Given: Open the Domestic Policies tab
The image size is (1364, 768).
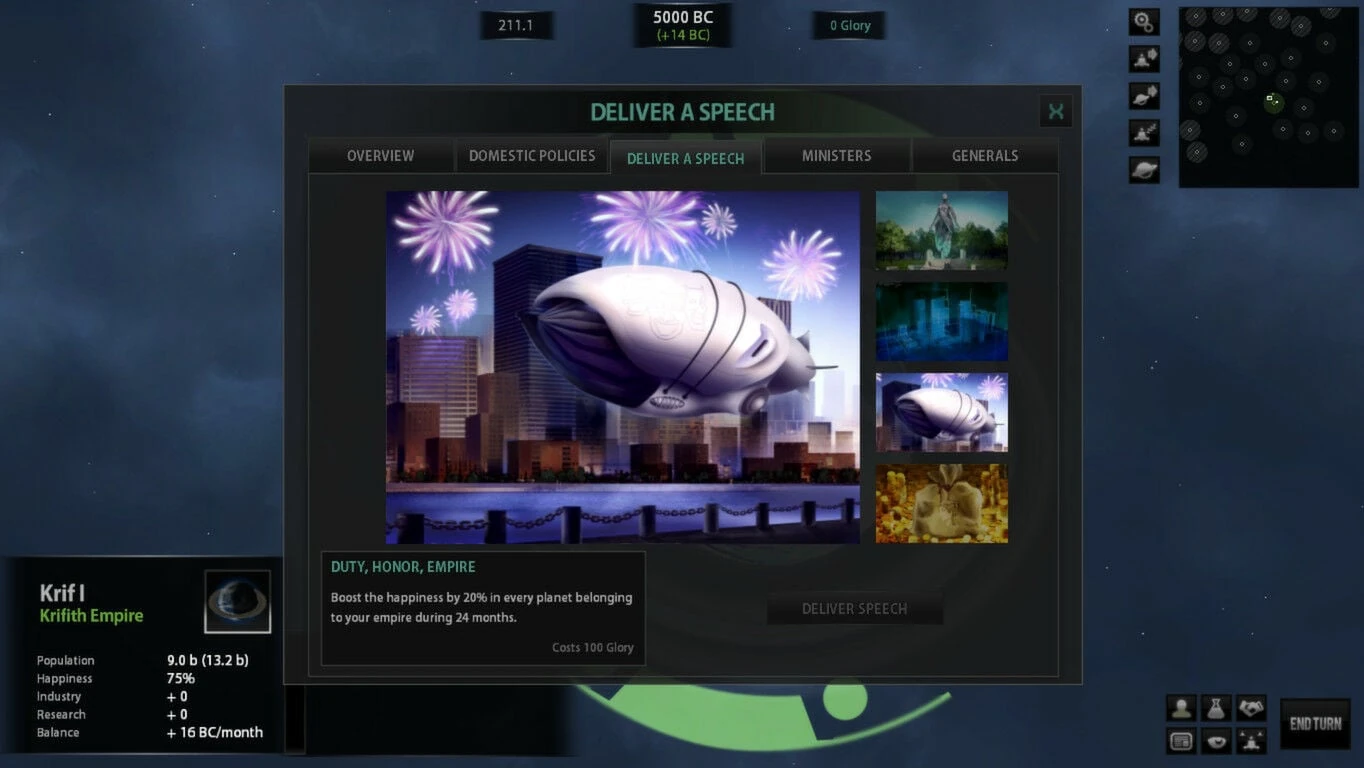Looking at the screenshot, I should click(532, 156).
